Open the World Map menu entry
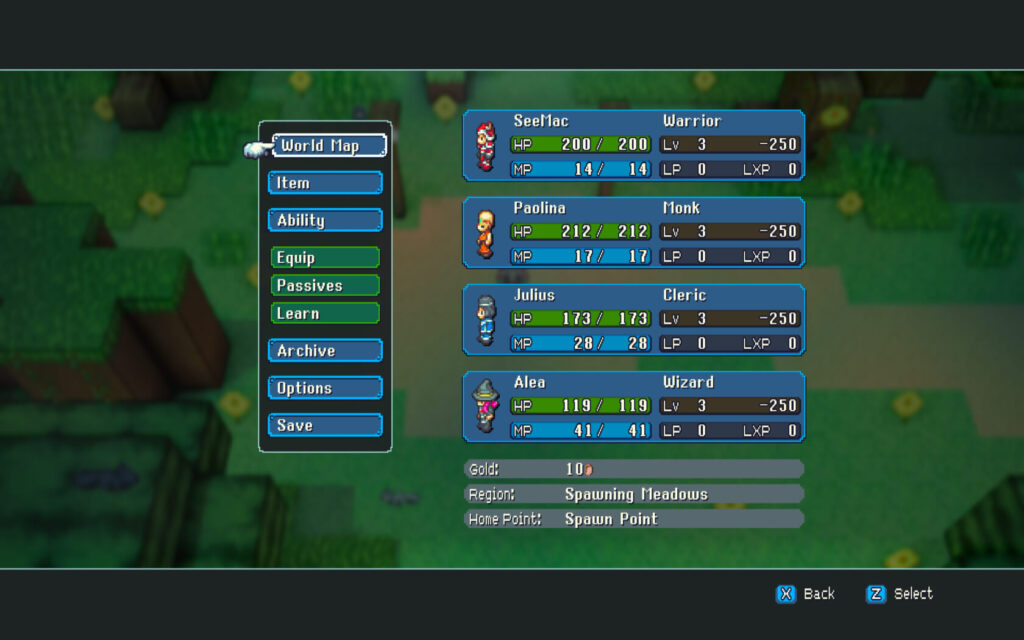 (x=328, y=146)
